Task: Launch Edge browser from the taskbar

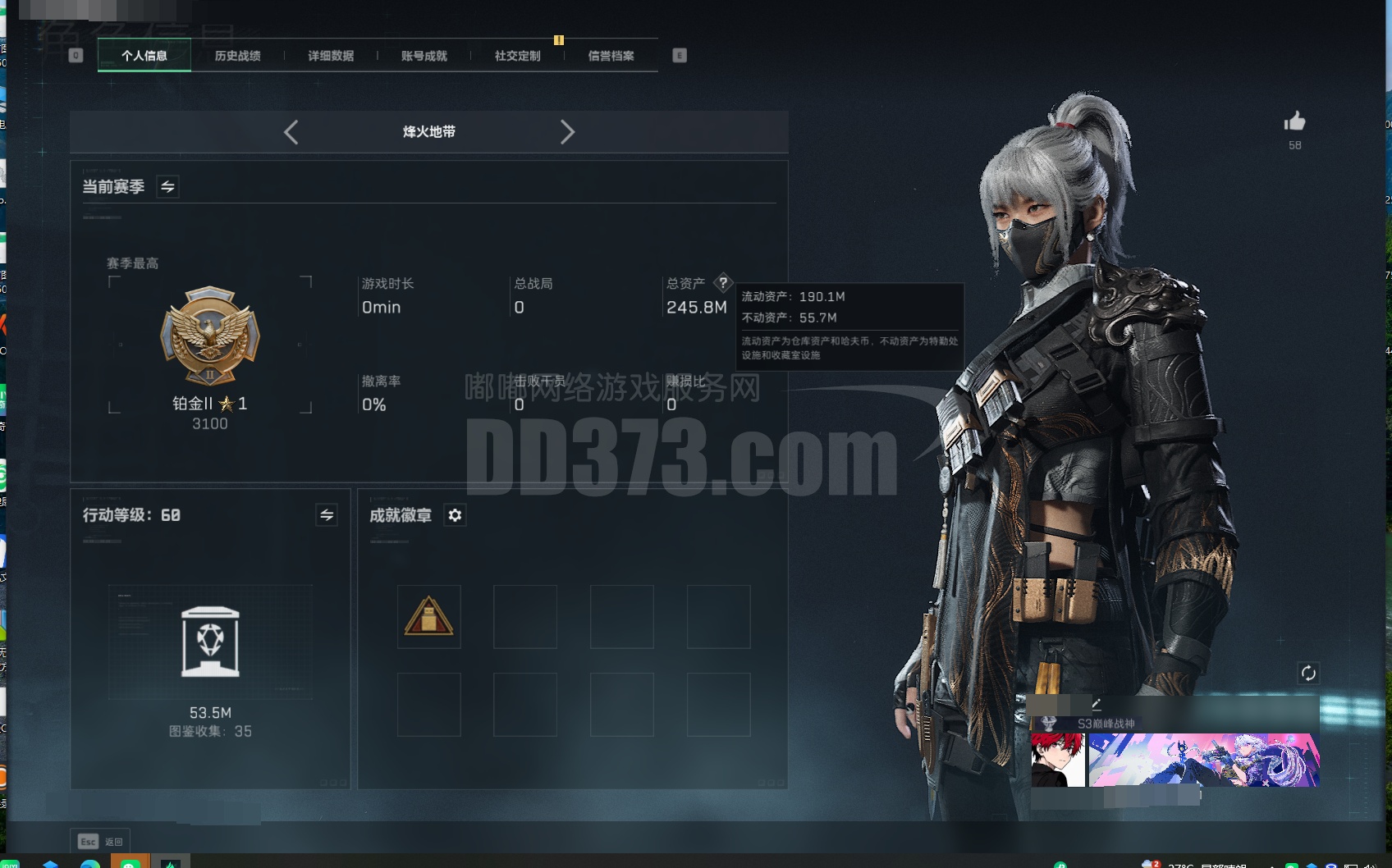Action: (90, 863)
